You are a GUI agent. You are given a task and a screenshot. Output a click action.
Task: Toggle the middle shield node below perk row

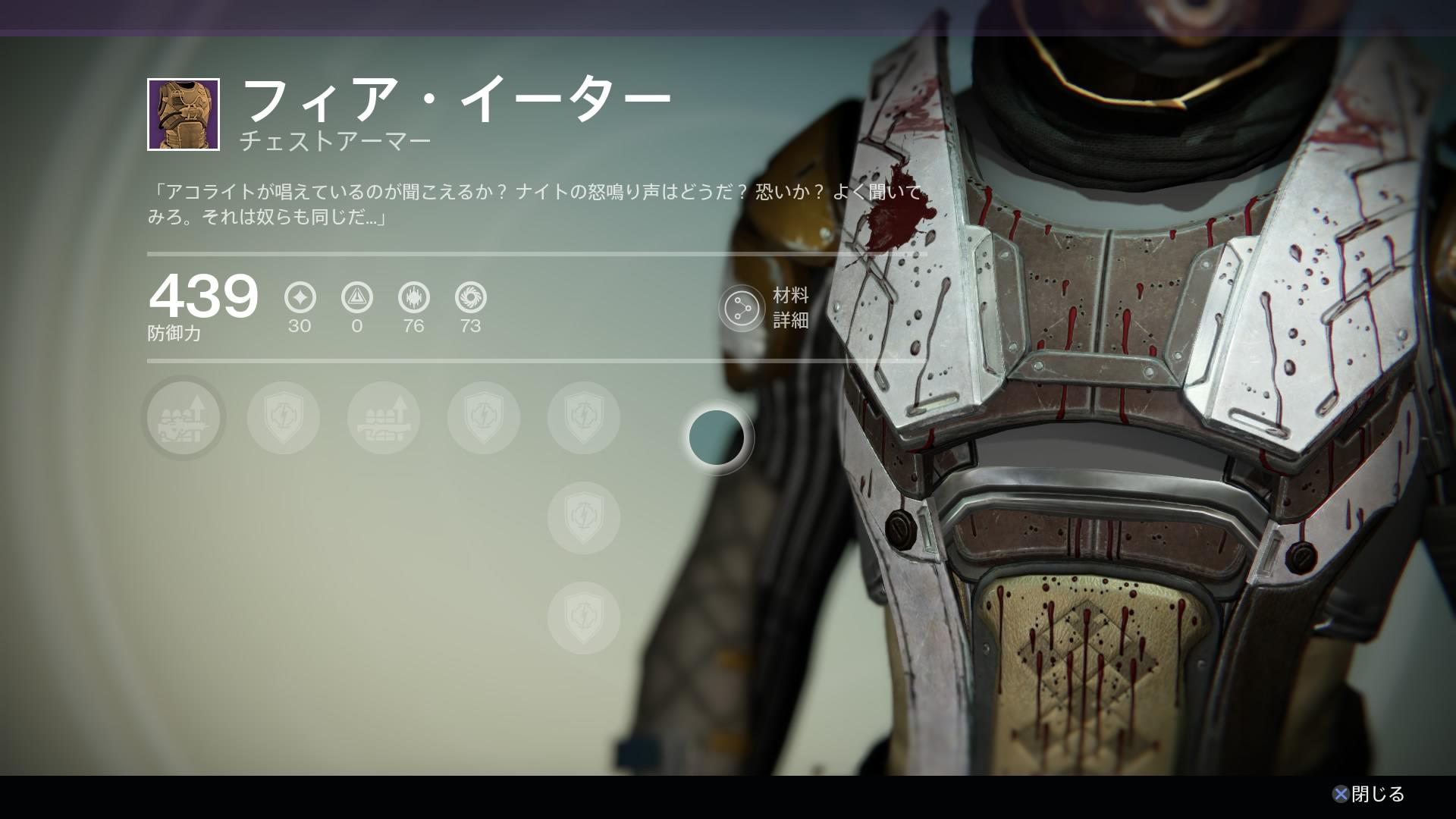coord(583,517)
